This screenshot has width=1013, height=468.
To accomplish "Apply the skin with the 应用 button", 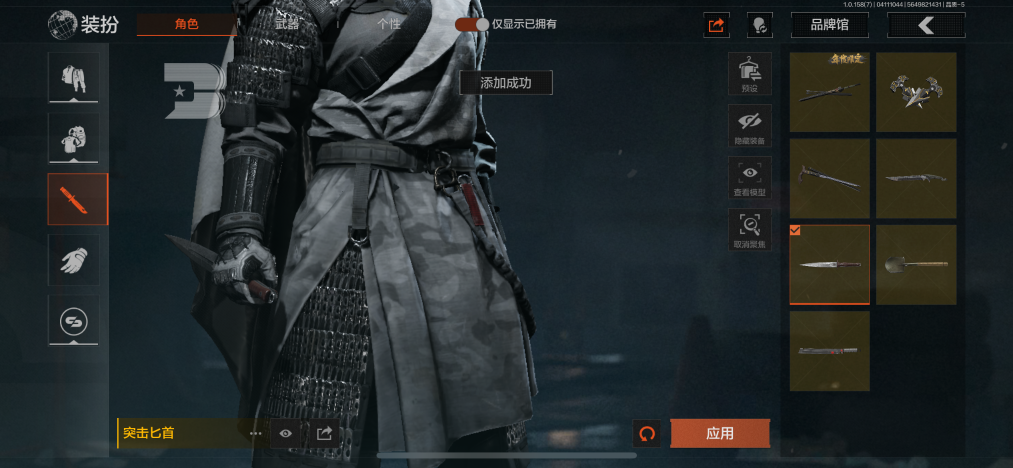I will click(720, 433).
